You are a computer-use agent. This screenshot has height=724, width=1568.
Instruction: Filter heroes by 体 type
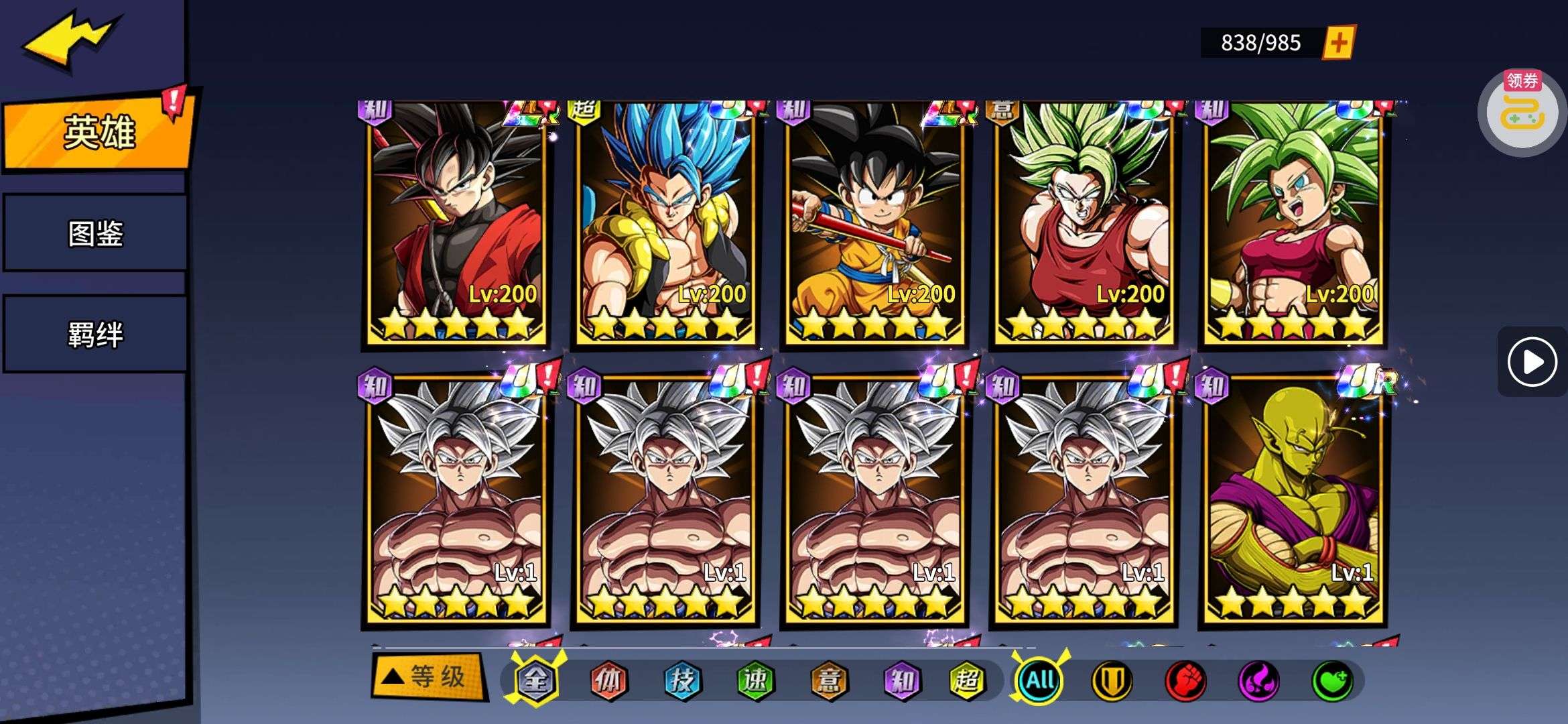tap(608, 681)
